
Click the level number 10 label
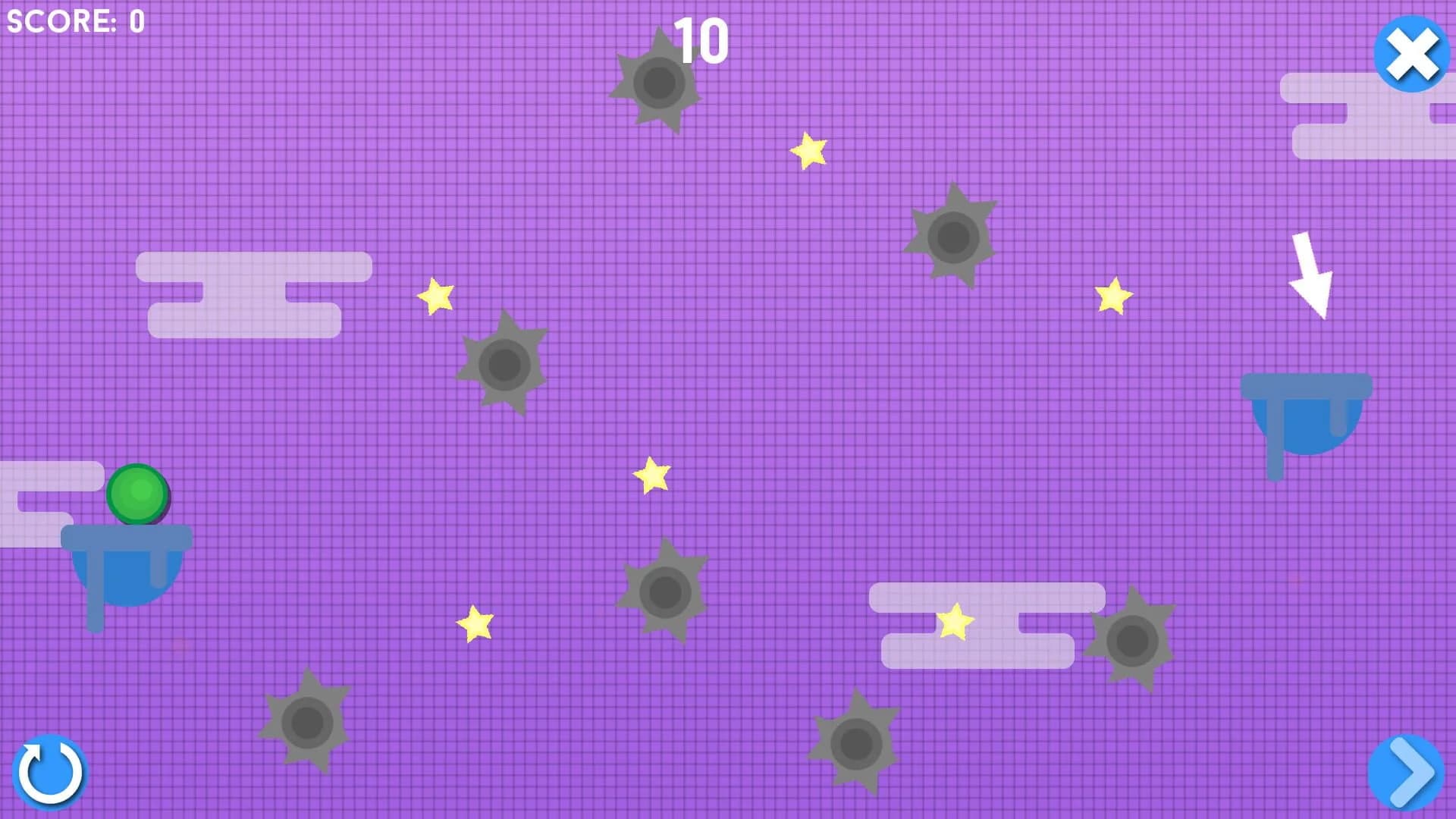(x=703, y=42)
